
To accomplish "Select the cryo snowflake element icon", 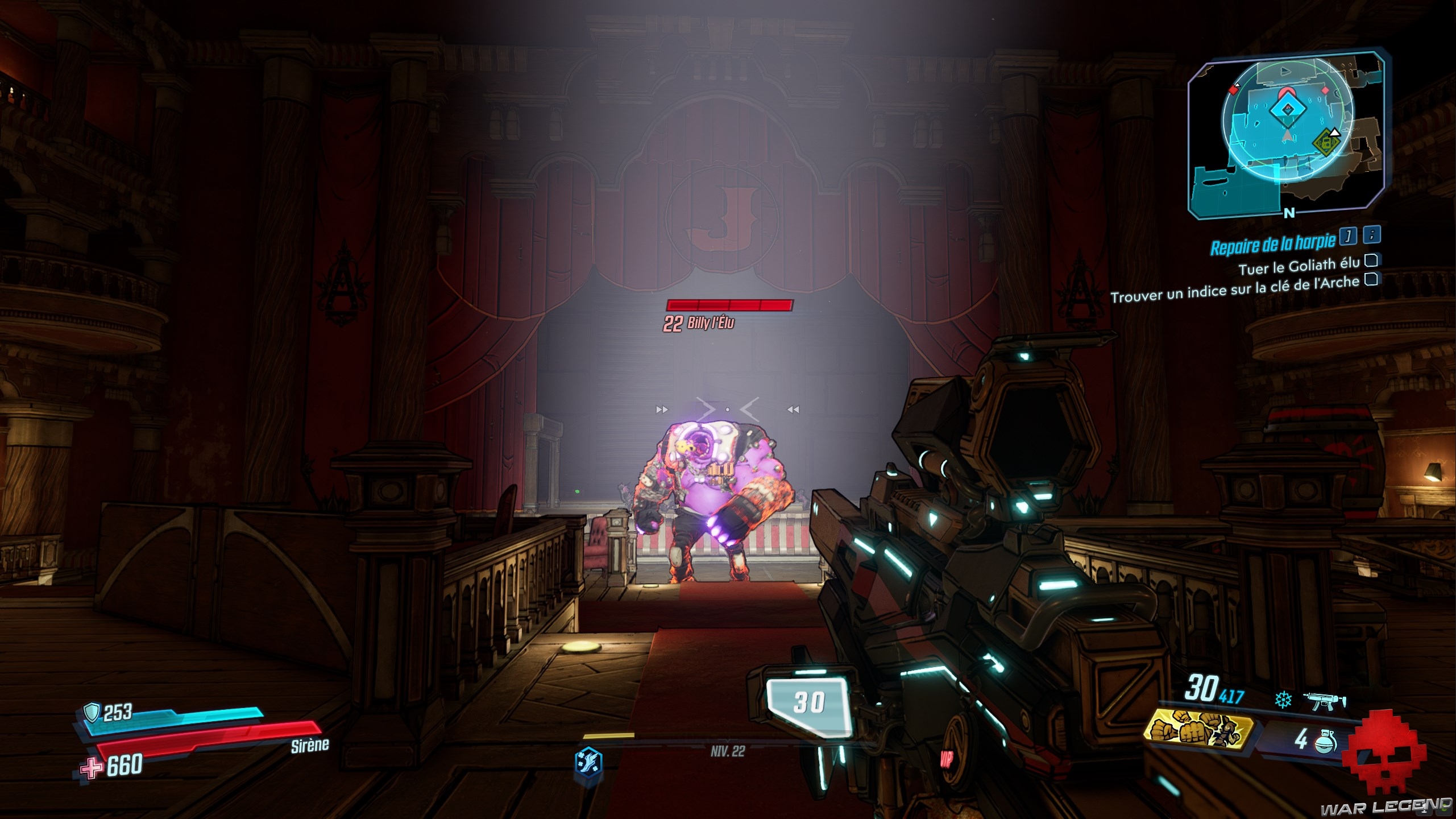I will (1283, 700).
